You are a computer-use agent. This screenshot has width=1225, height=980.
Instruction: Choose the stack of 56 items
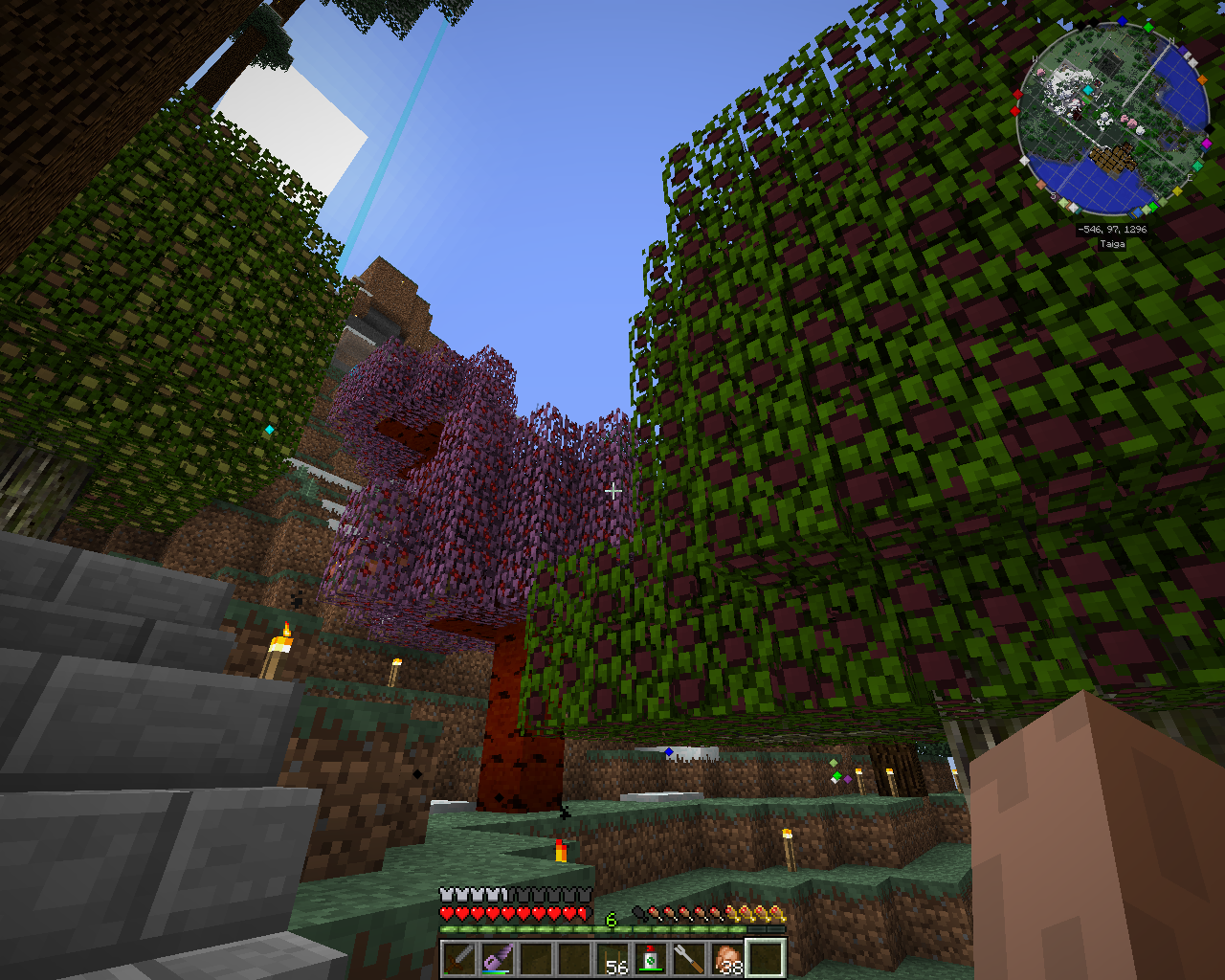coord(612,958)
